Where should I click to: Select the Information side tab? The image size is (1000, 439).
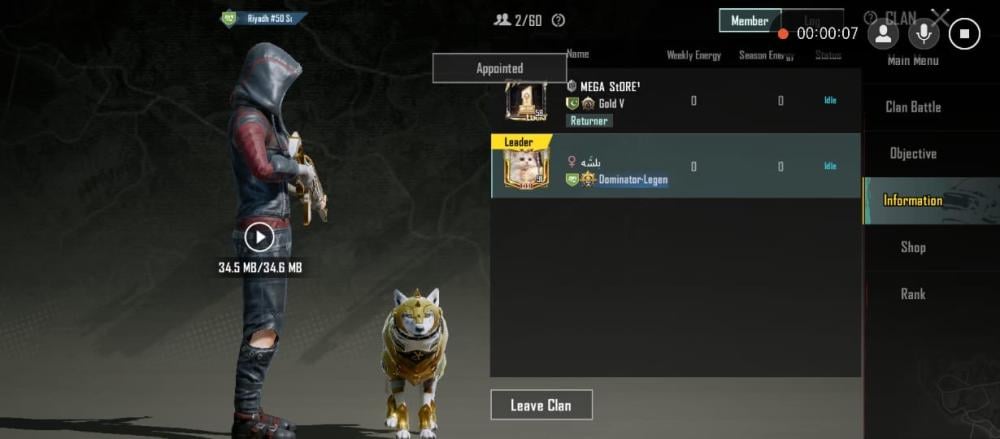click(x=912, y=201)
